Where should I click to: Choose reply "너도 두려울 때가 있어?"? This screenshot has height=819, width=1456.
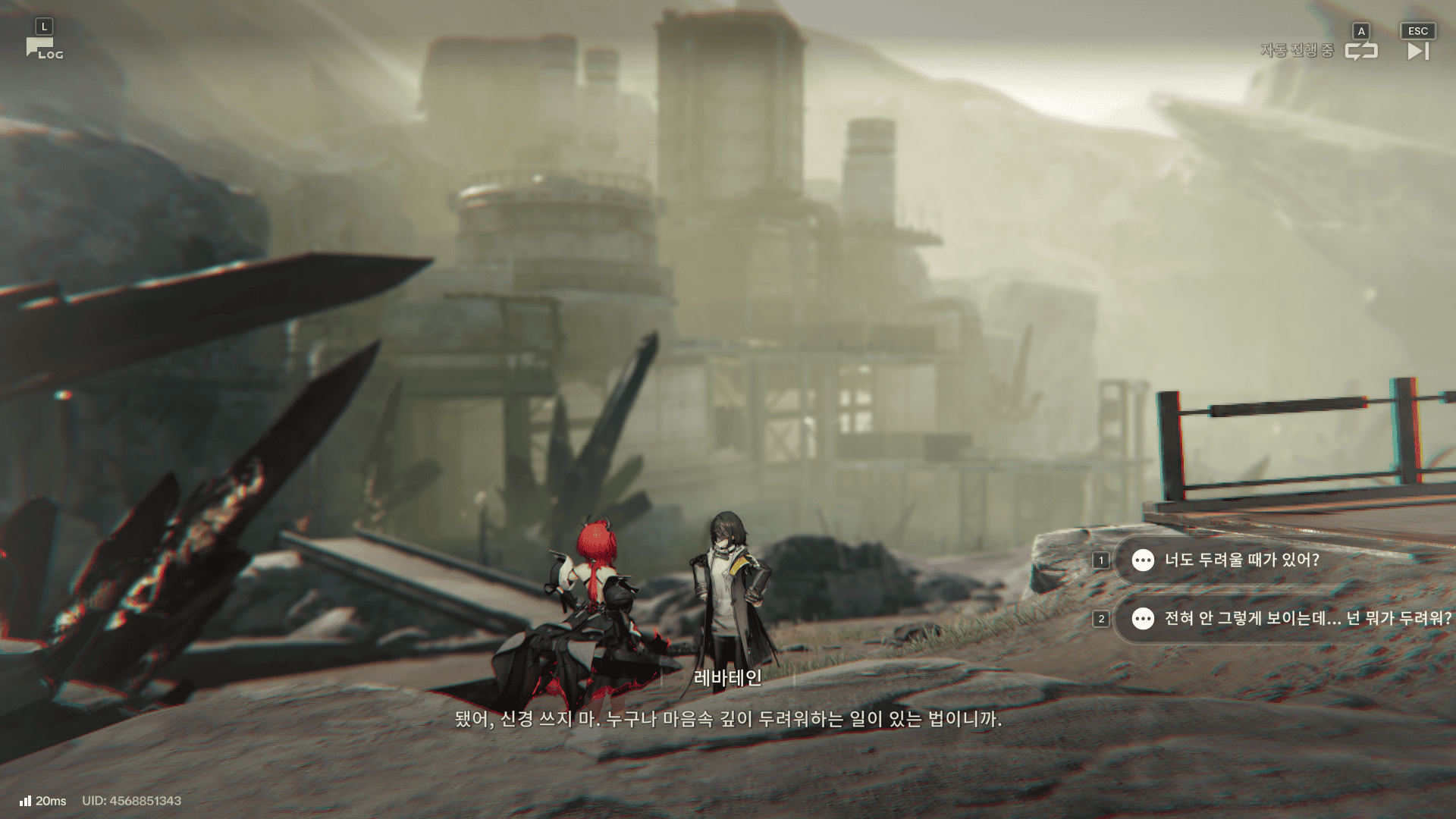1241,560
